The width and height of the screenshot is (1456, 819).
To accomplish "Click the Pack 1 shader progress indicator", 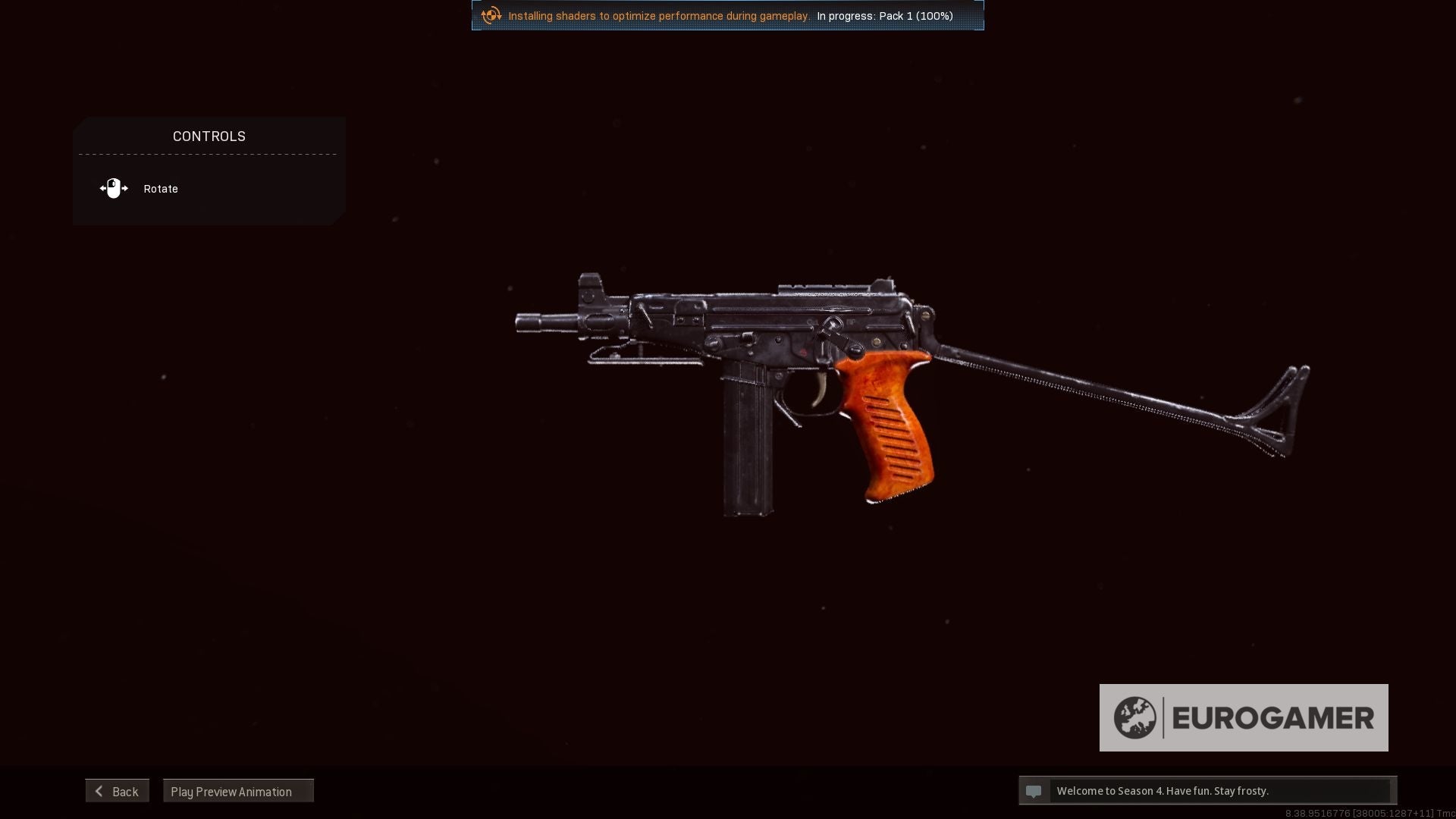I will click(884, 15).
